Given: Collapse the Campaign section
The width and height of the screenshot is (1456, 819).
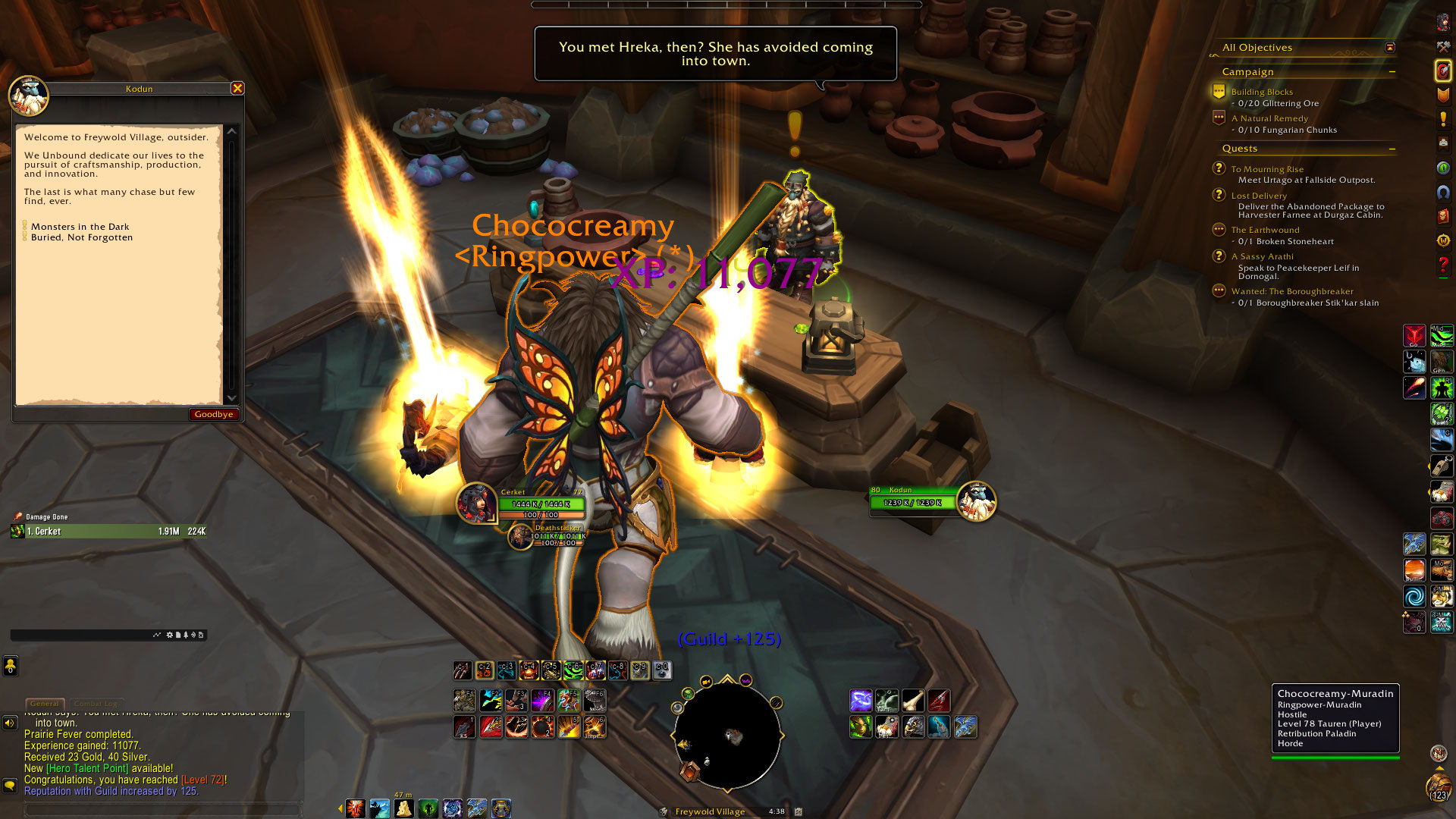Looking at the screenshot, I should coord(1392,72).
